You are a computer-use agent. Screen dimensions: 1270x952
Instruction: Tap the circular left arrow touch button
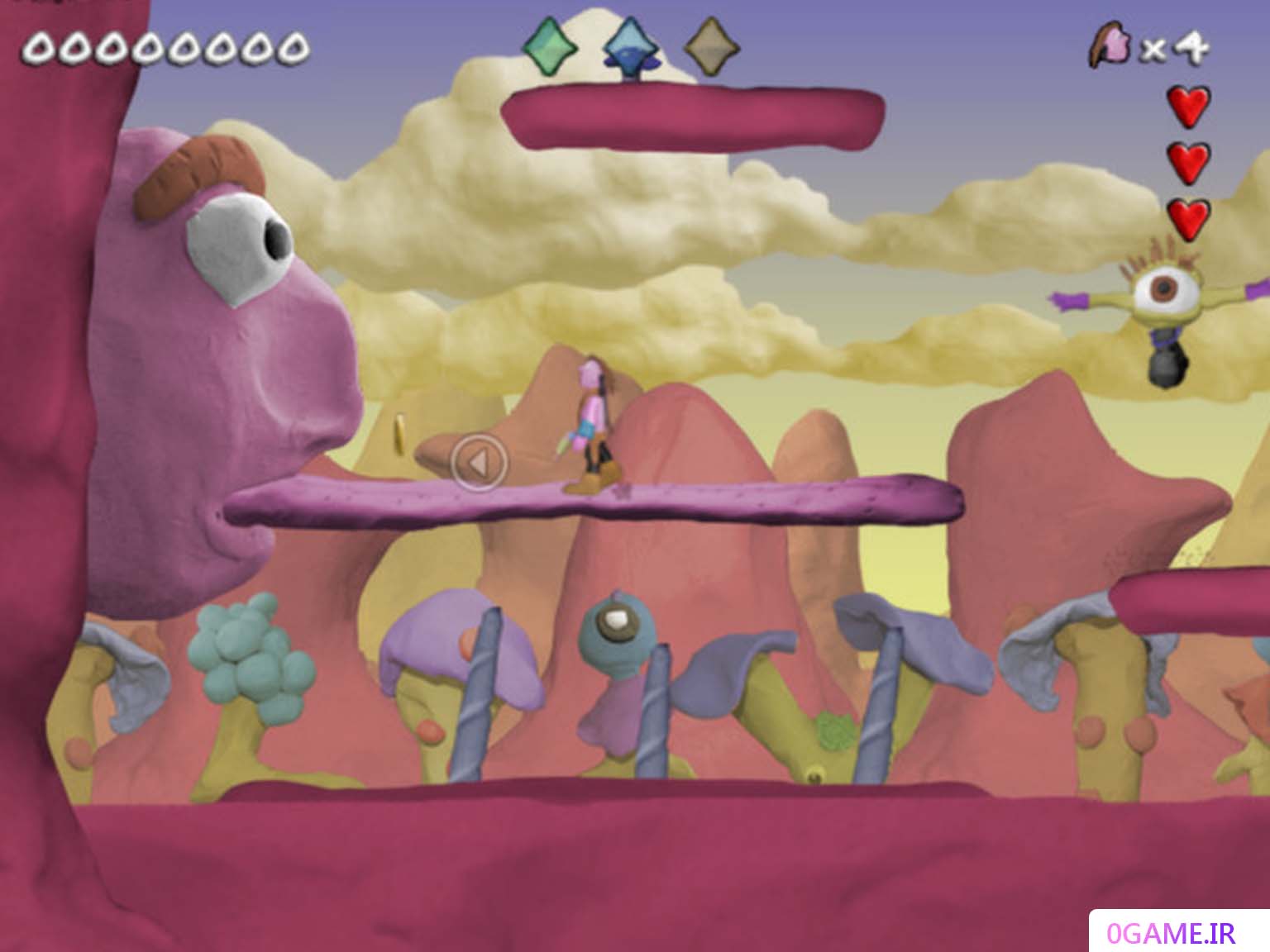(479, 464)
